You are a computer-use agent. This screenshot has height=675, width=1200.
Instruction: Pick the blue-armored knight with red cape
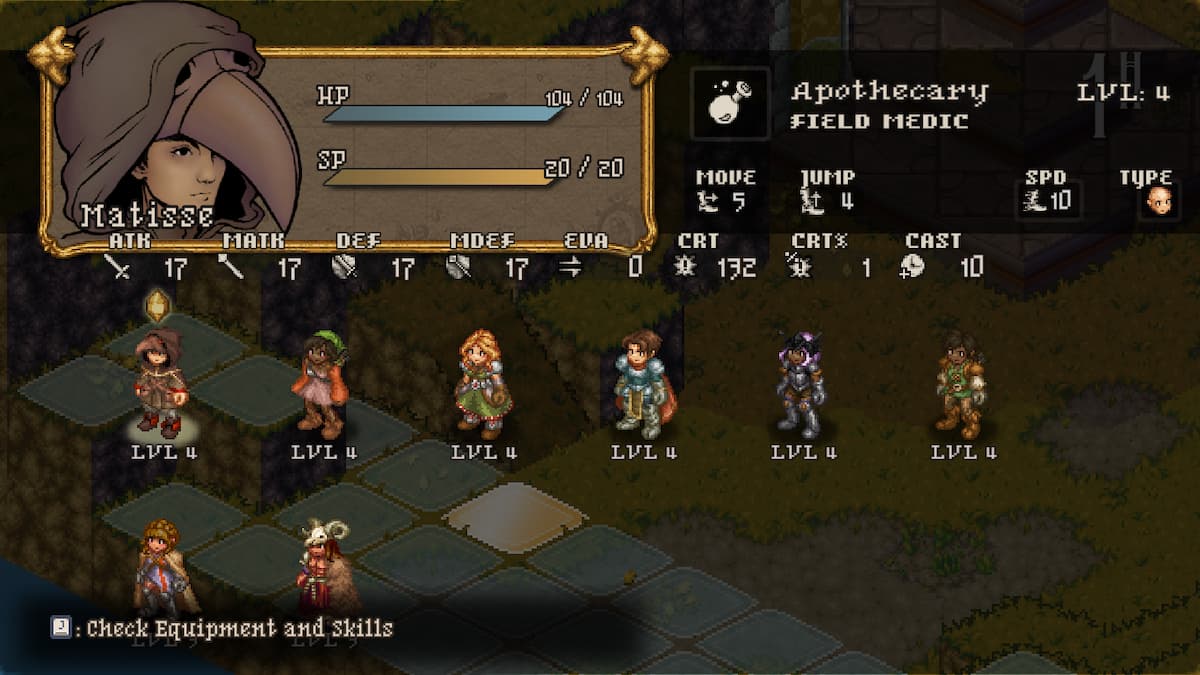tap(642, 385)
